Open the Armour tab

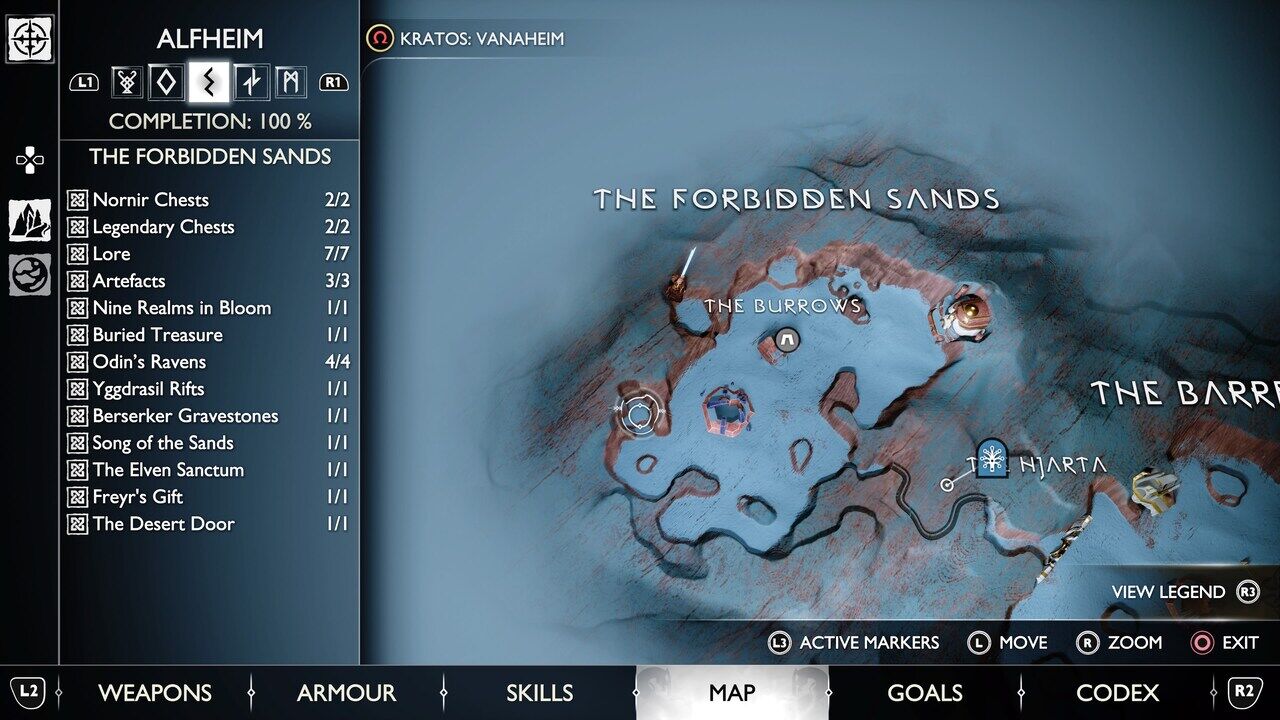(346, 692)
